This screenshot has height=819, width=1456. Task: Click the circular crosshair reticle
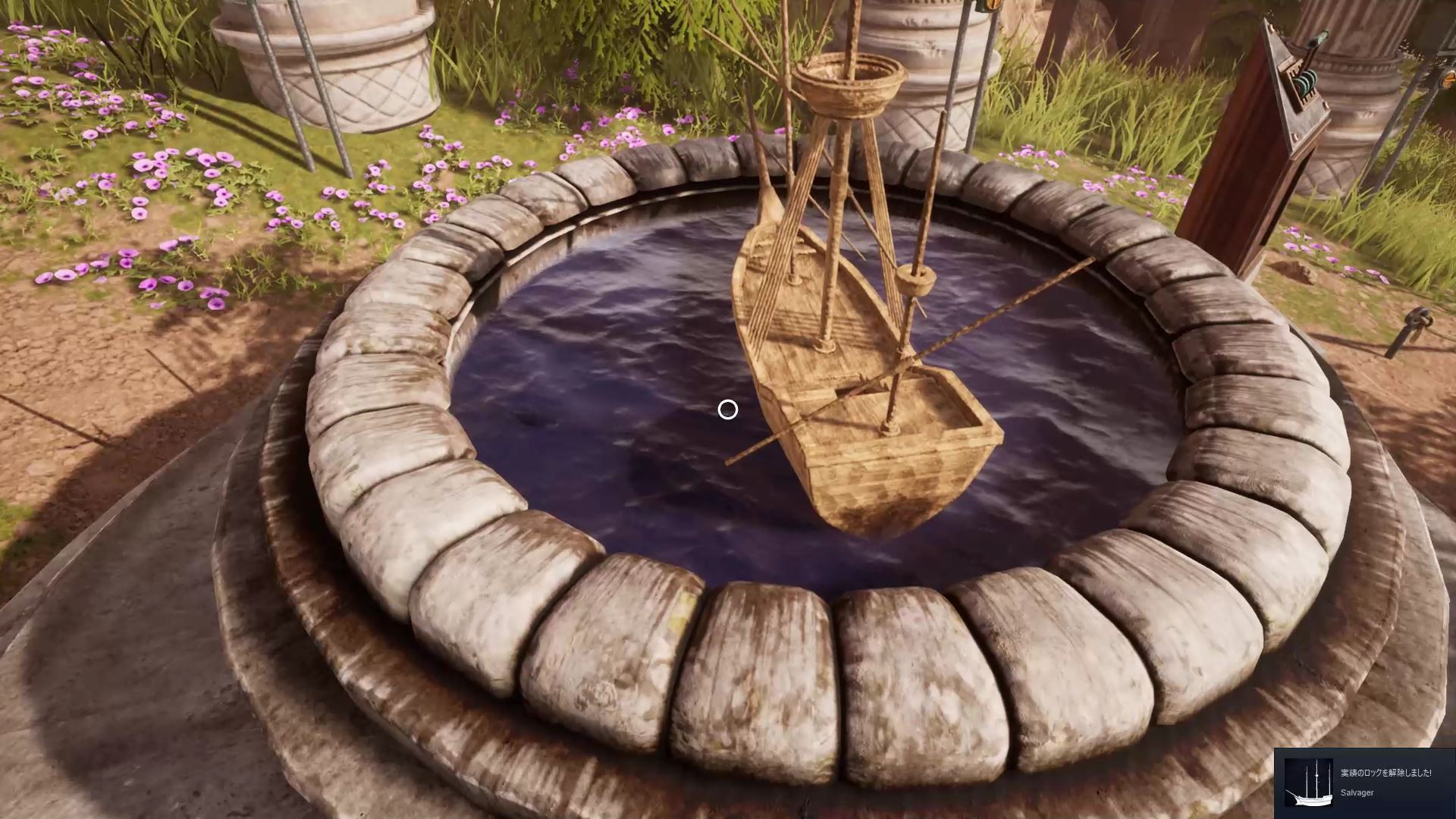[727, 409]
